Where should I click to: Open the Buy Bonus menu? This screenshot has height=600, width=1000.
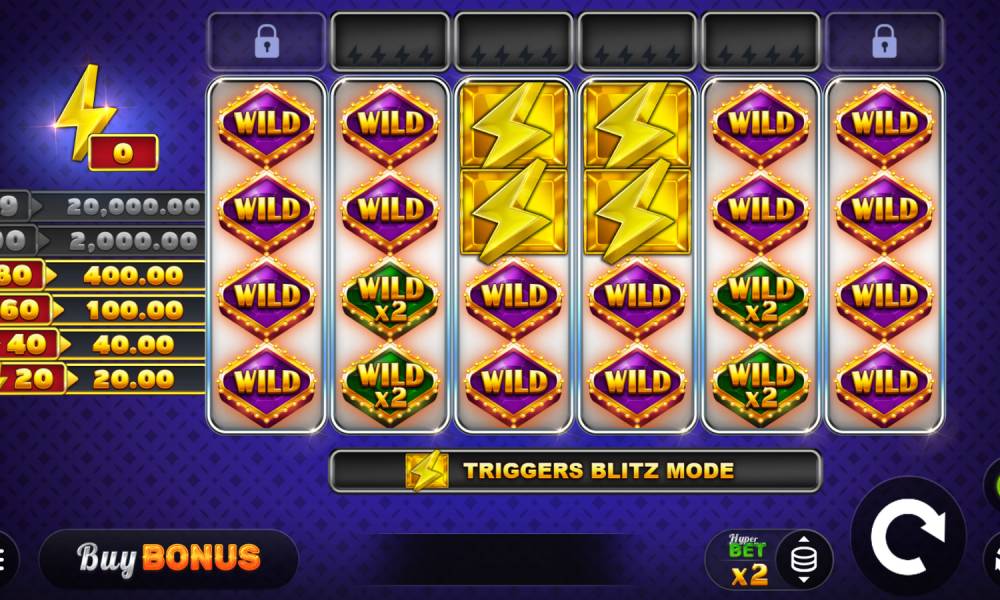pyautogui.click(x=168, y=558)
